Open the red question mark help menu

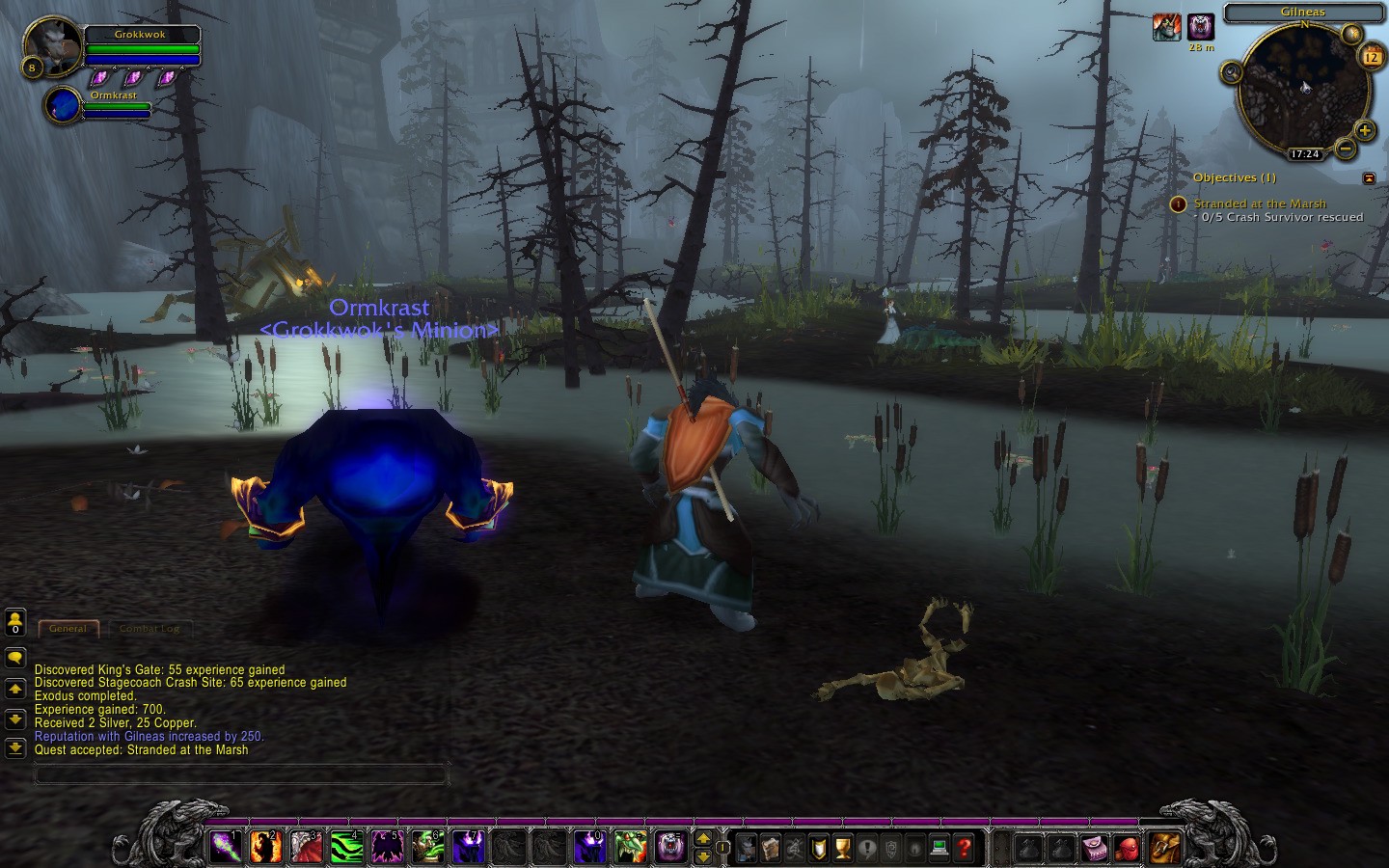click(x=964, y=848)
